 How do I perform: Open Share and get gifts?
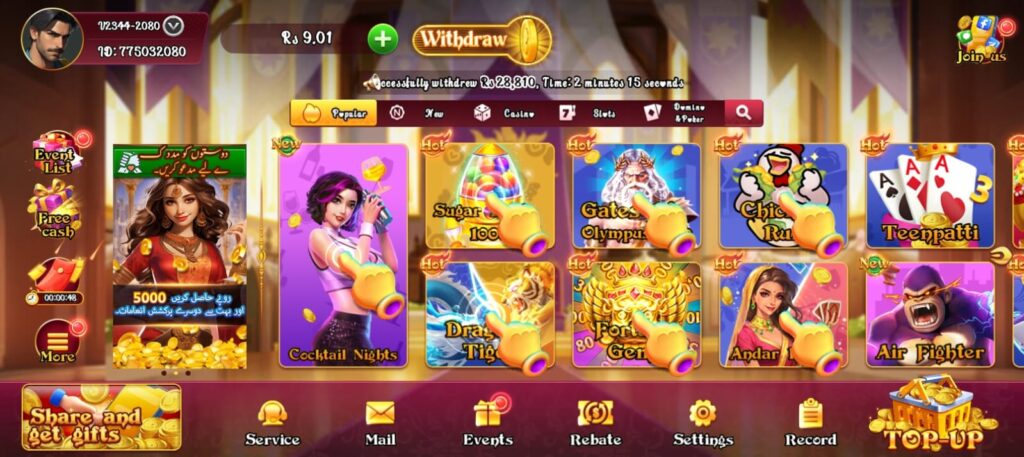click(101, 417)
